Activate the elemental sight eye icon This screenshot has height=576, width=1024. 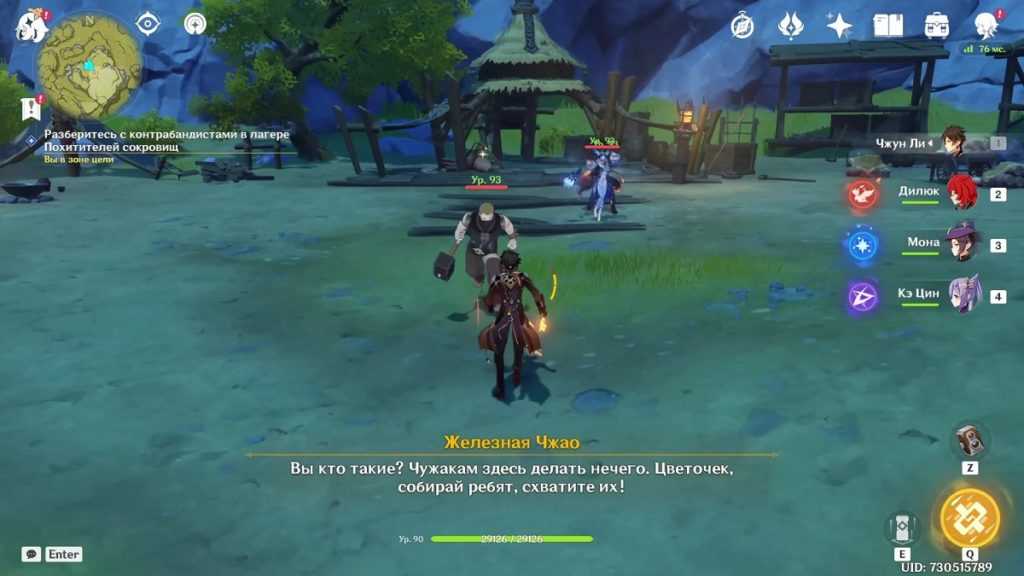148,24
